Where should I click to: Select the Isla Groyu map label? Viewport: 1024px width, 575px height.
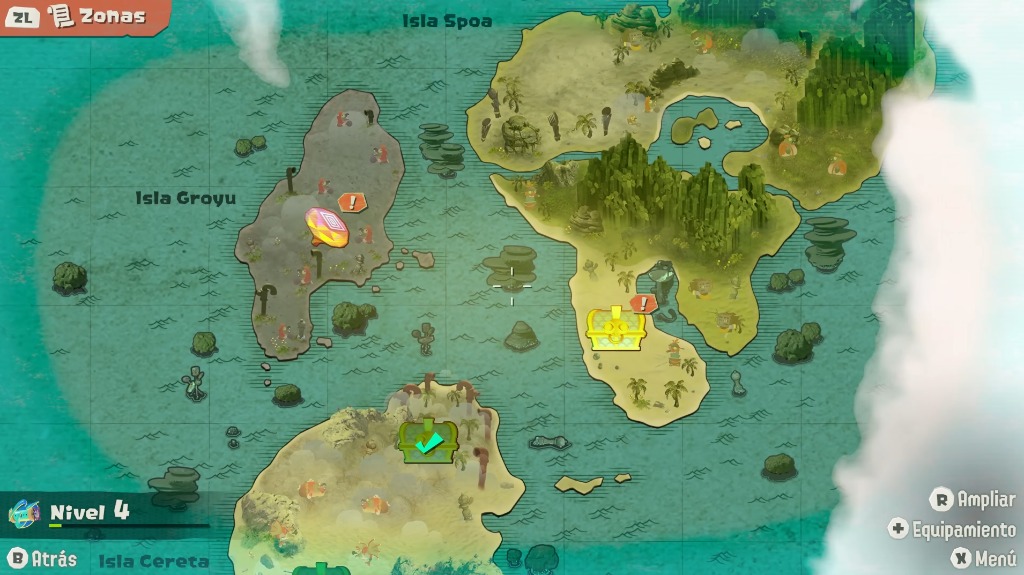tap(186, 198)
